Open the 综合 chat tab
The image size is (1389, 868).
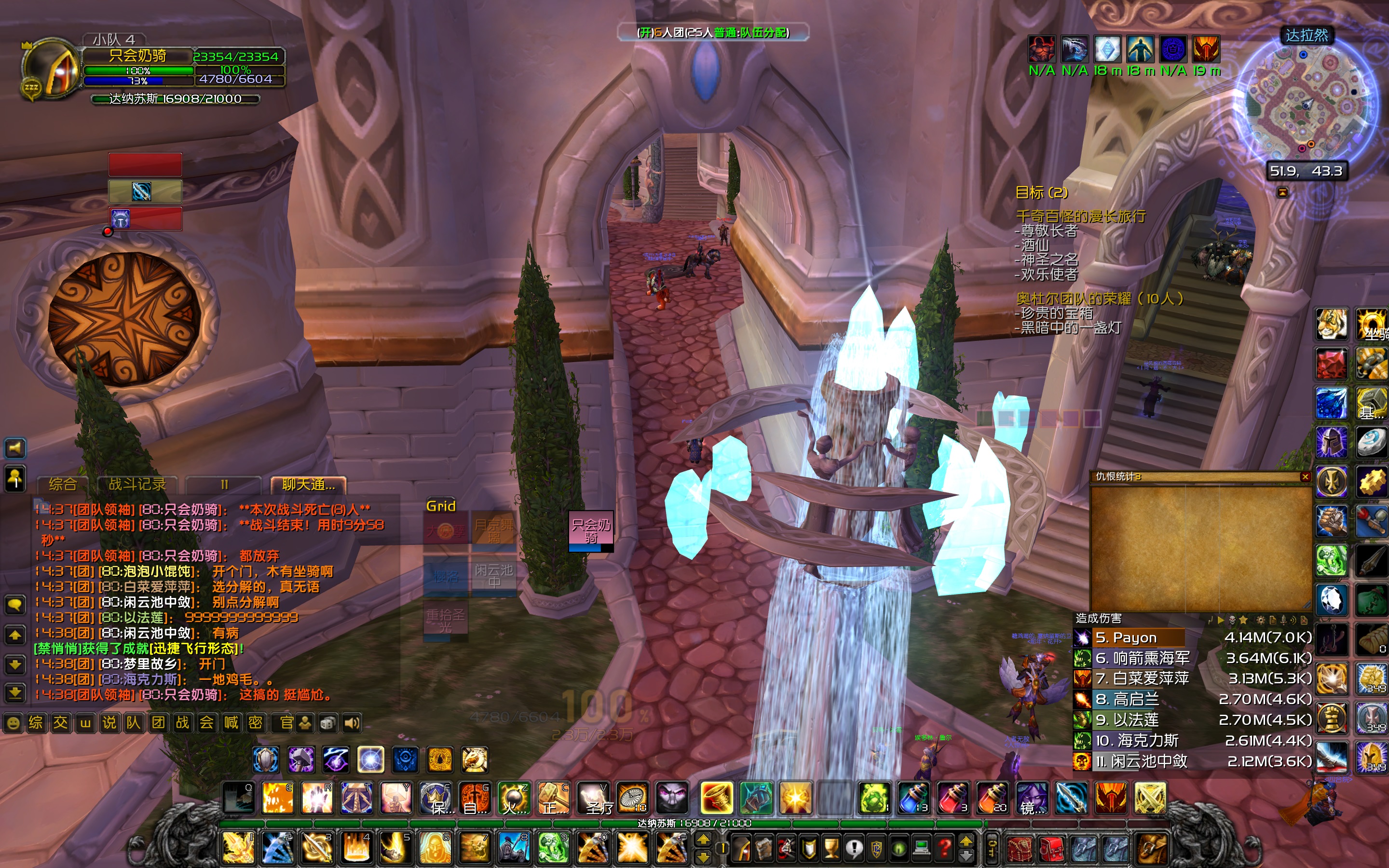click(x=62, y=485)
